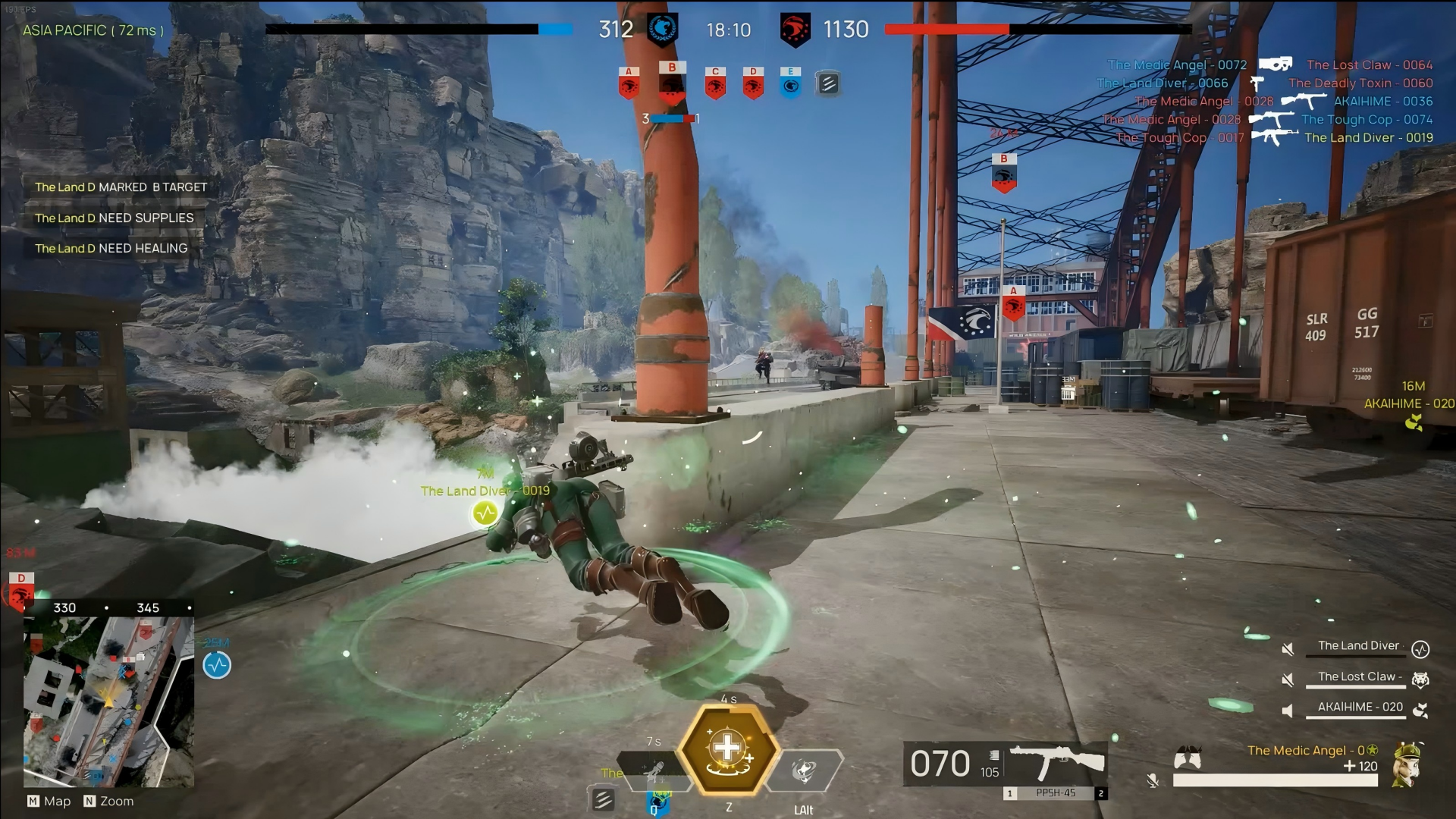Unmute The Land Diver's voice chat

(1288, 649)
